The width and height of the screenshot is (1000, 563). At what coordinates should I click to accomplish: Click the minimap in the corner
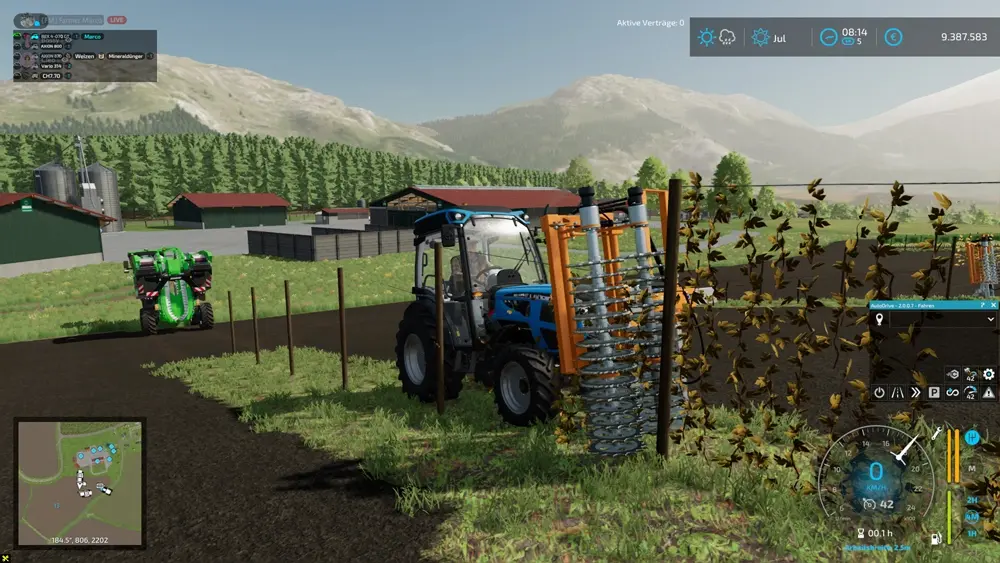click(80, 482)
